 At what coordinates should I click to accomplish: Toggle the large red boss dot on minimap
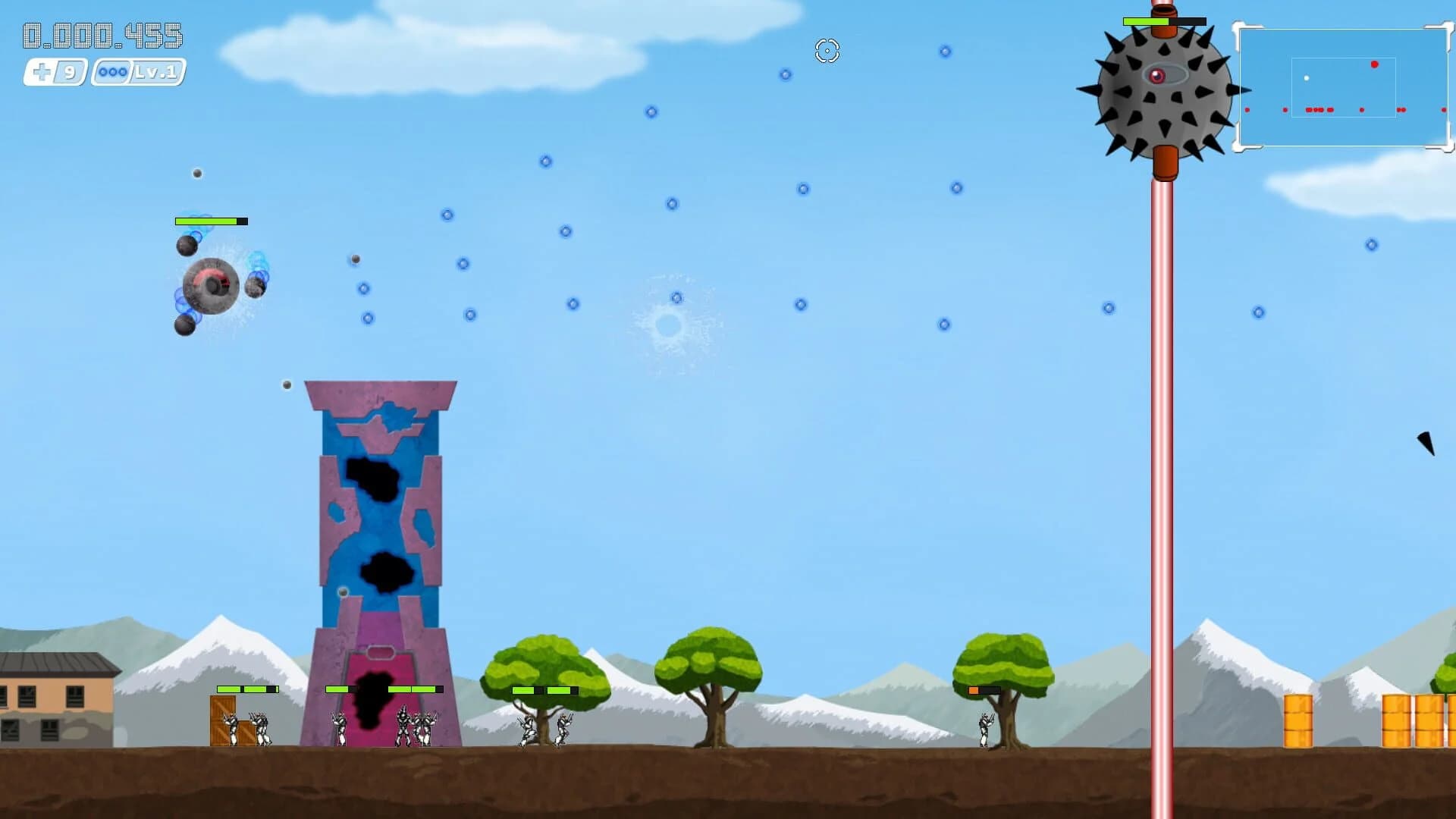pyautogui.click(x=1375, y=64)
